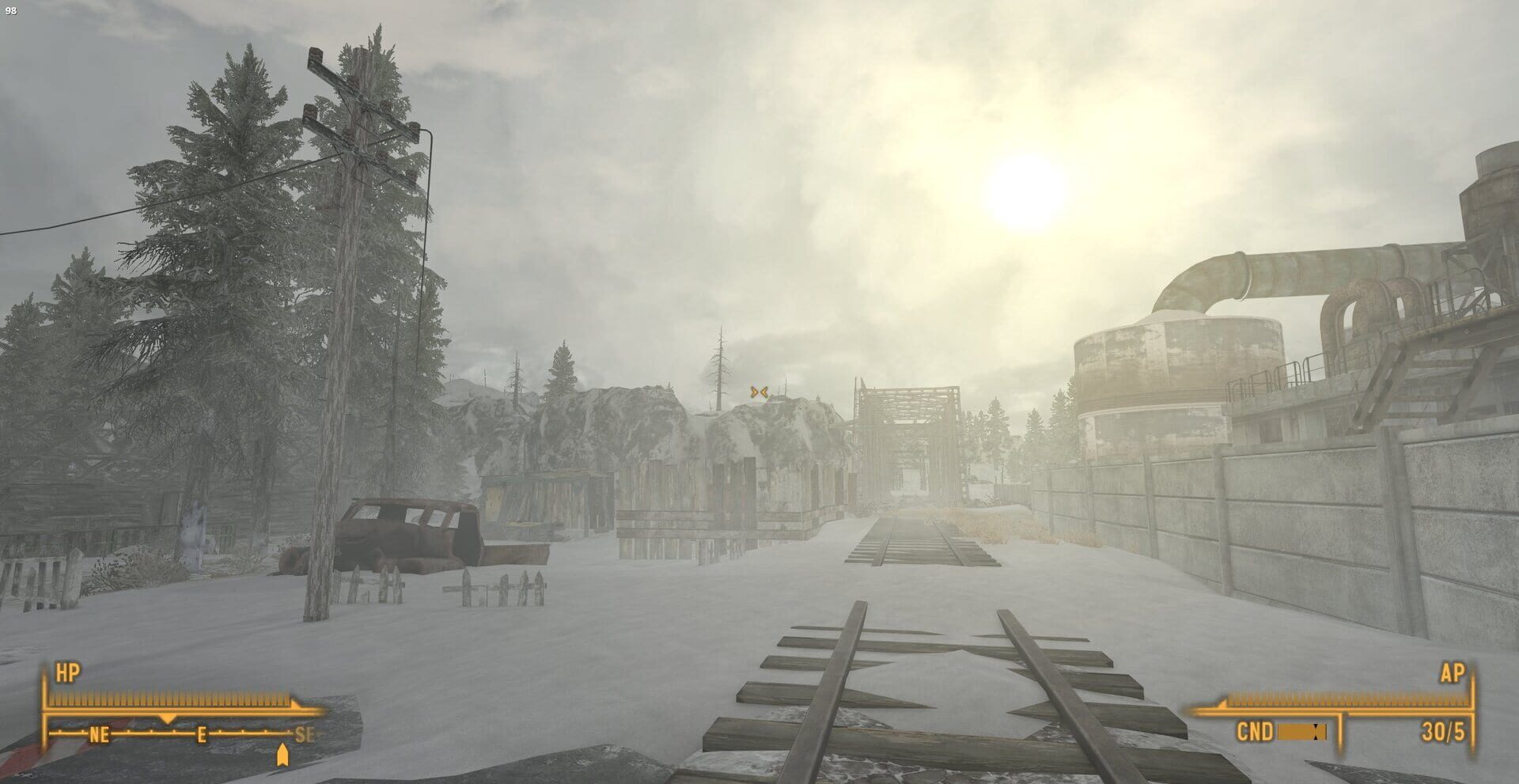
Task: Select the CND condition indicator
Action: pos(1254,733)
